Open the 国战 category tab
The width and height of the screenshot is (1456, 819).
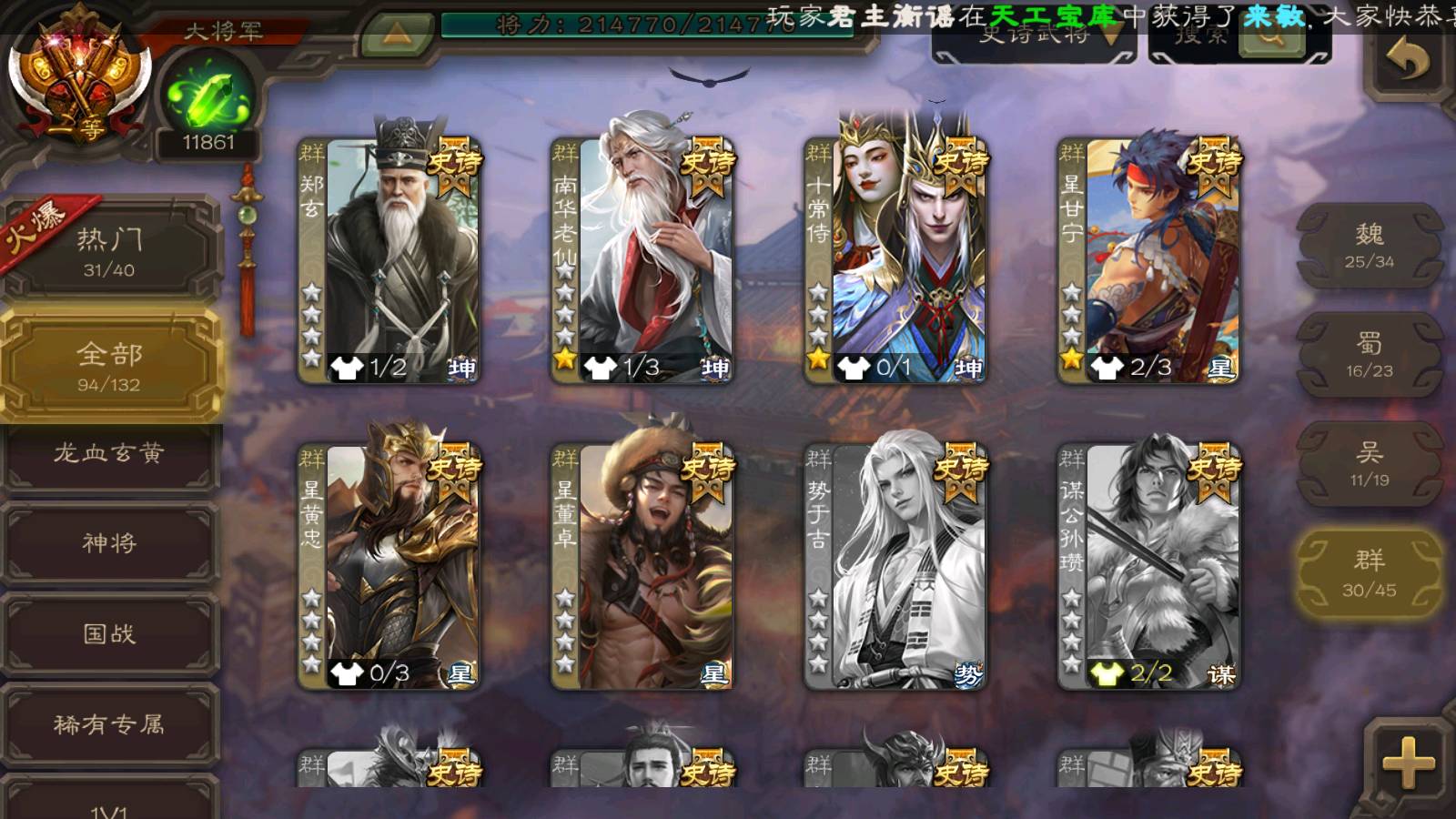[109, 633]
